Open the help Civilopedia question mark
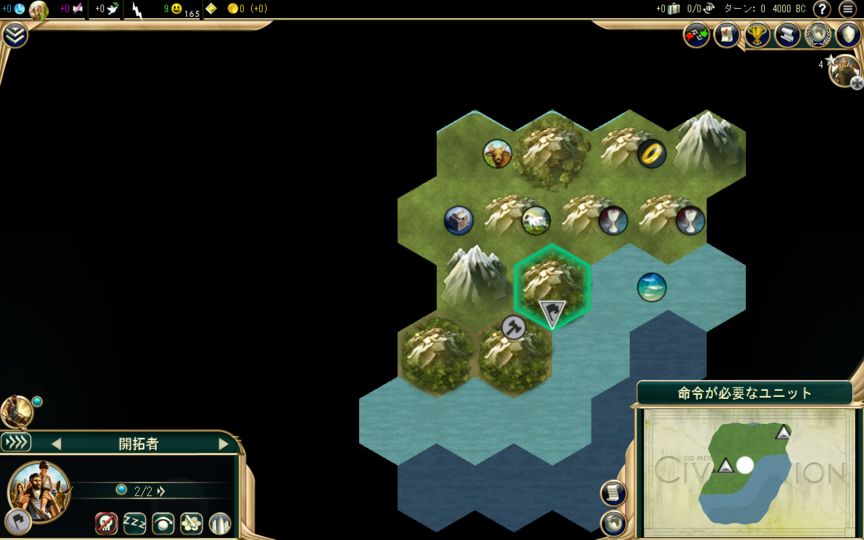 [x=821, y=9]
